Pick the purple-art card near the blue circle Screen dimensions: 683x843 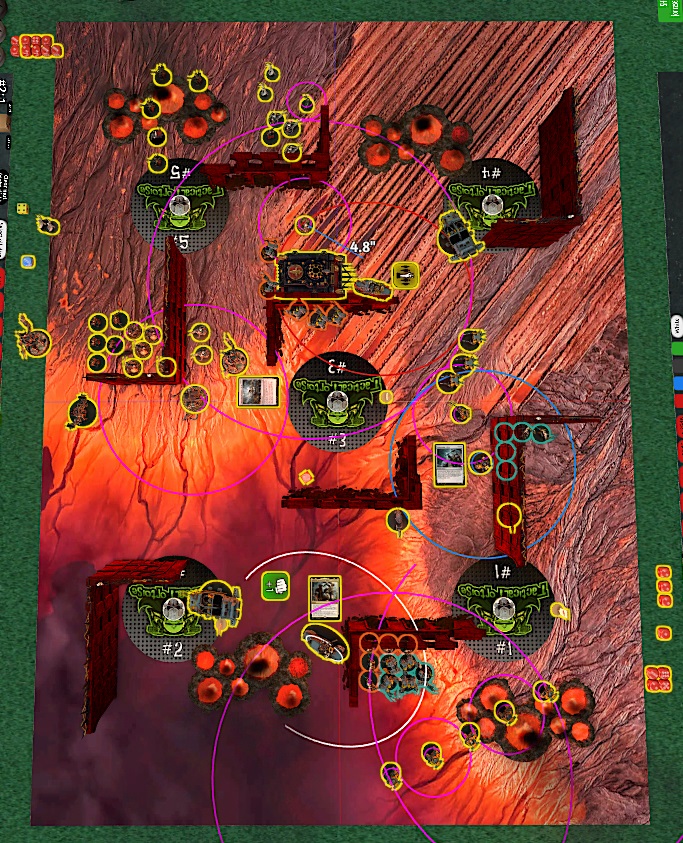coord(450,465)
